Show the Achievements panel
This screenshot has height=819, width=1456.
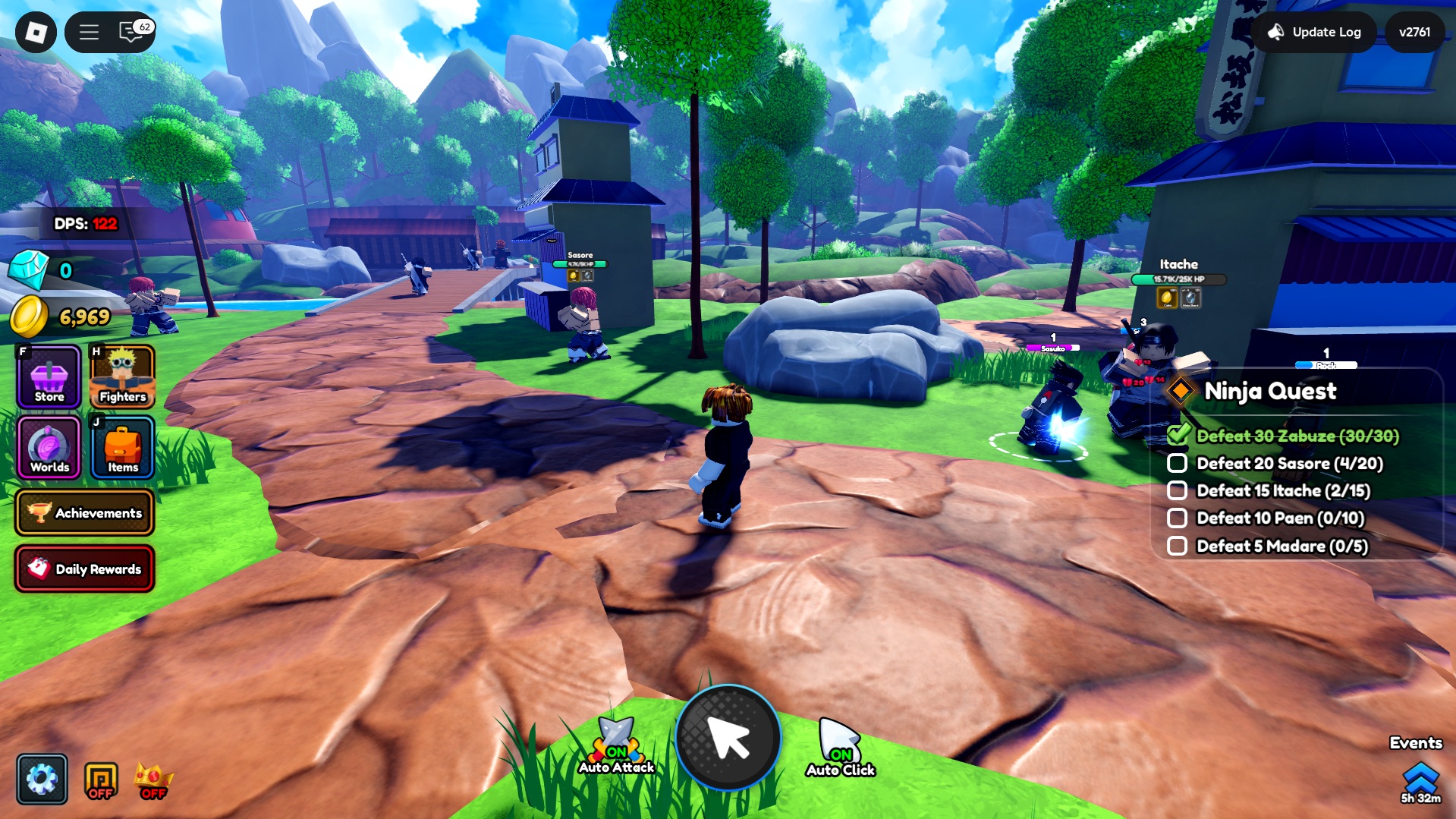click(84, 513)
